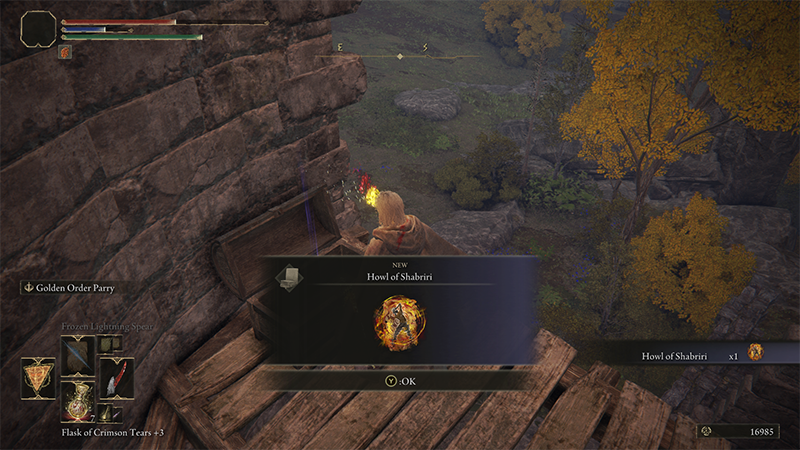Click the compass bar at top of screen
The width and height of the screenshot is (800, 450).
pos(400,56)
